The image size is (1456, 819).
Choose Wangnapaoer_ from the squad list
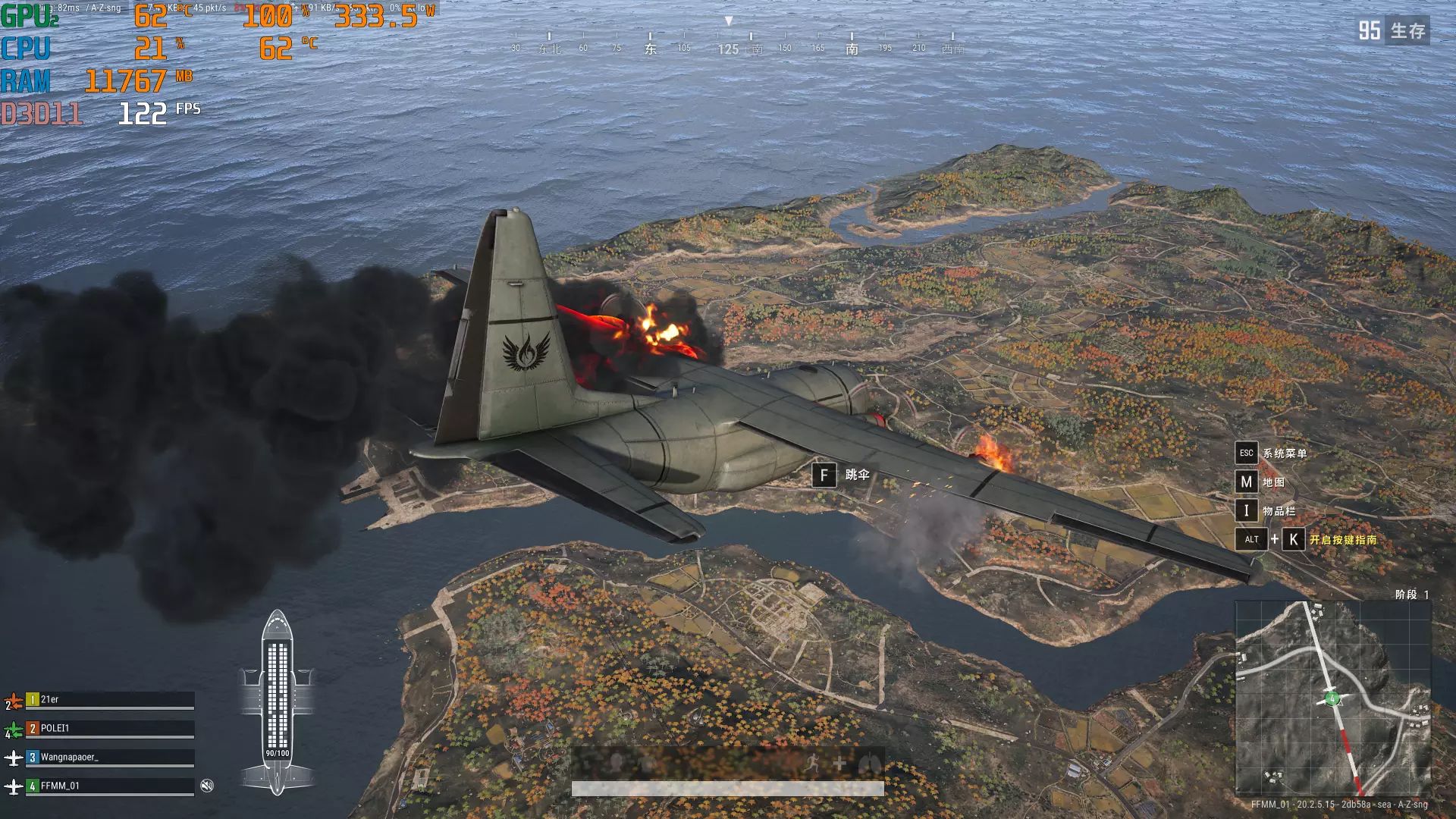pyautogui.click(x=110, y=758)
